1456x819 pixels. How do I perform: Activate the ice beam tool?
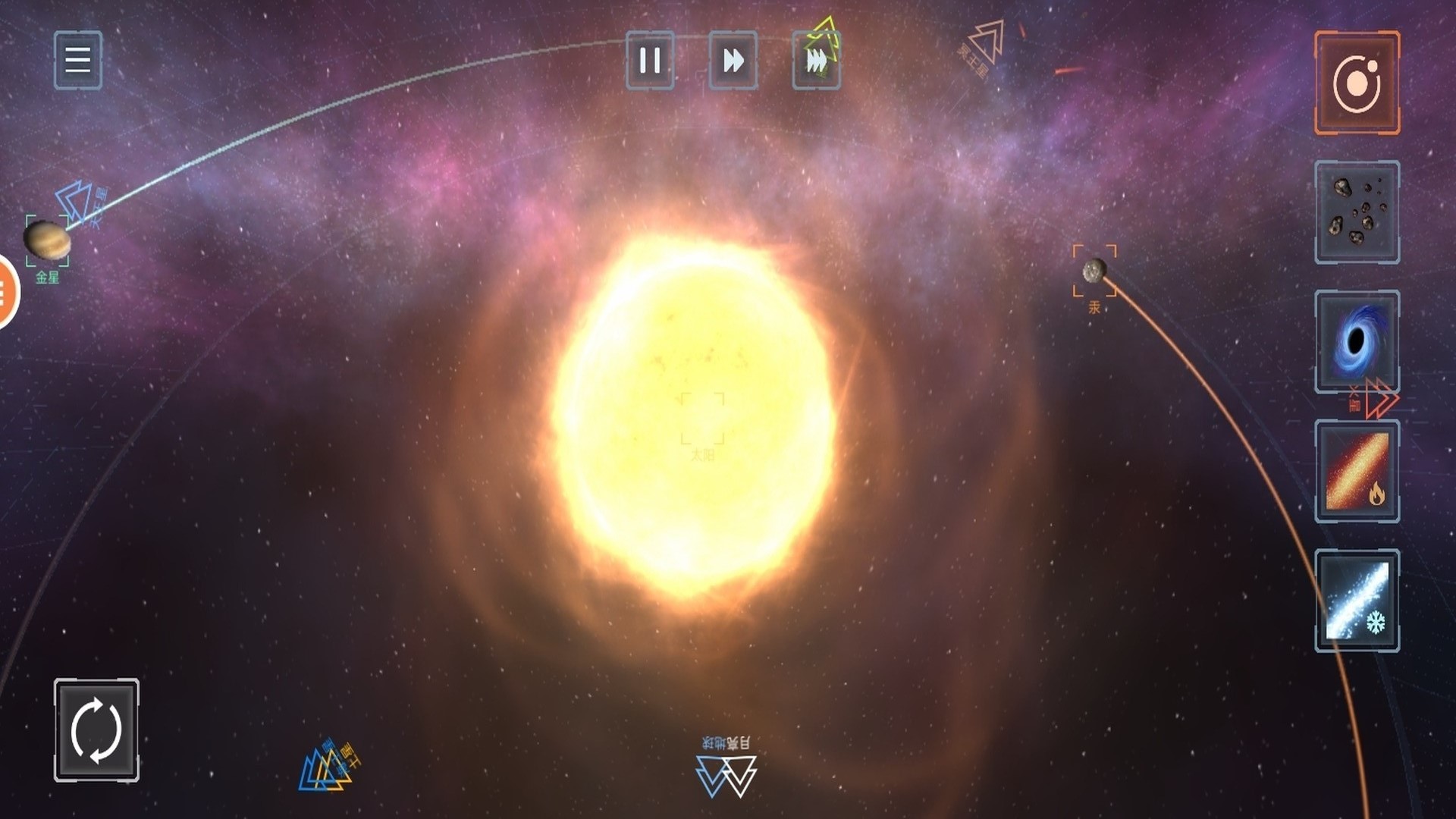[1357, 601]
